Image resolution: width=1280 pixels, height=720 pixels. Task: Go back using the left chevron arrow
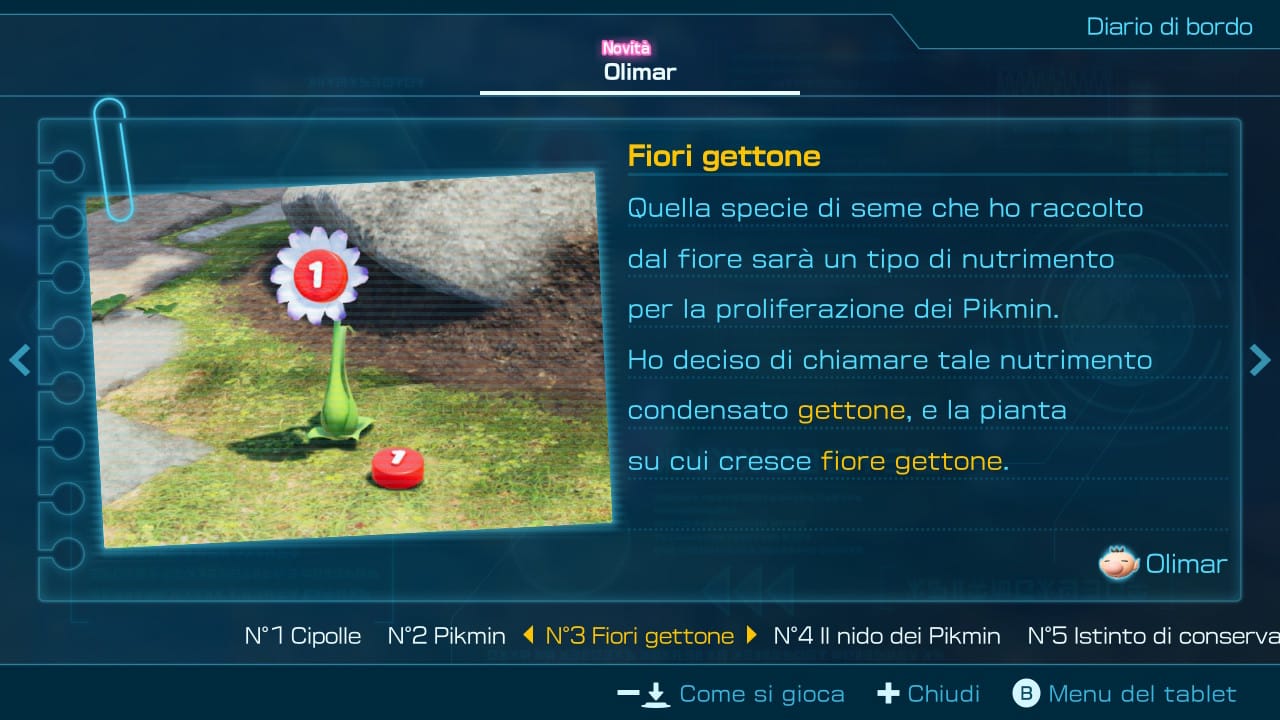pyautogui.click(x=19, y=360)
